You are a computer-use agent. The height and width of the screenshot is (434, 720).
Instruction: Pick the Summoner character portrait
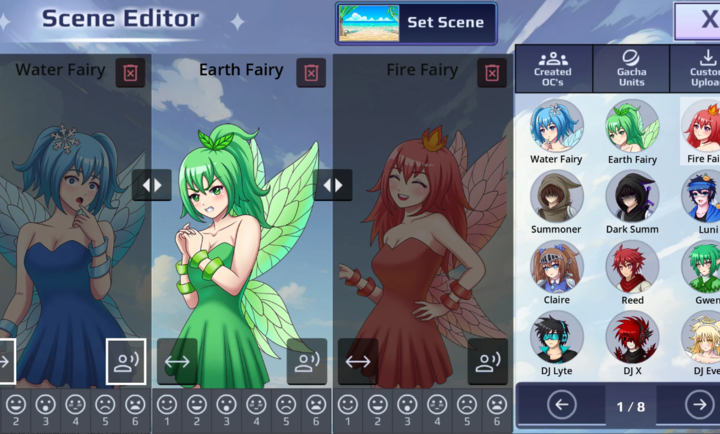tap(557, 196)
